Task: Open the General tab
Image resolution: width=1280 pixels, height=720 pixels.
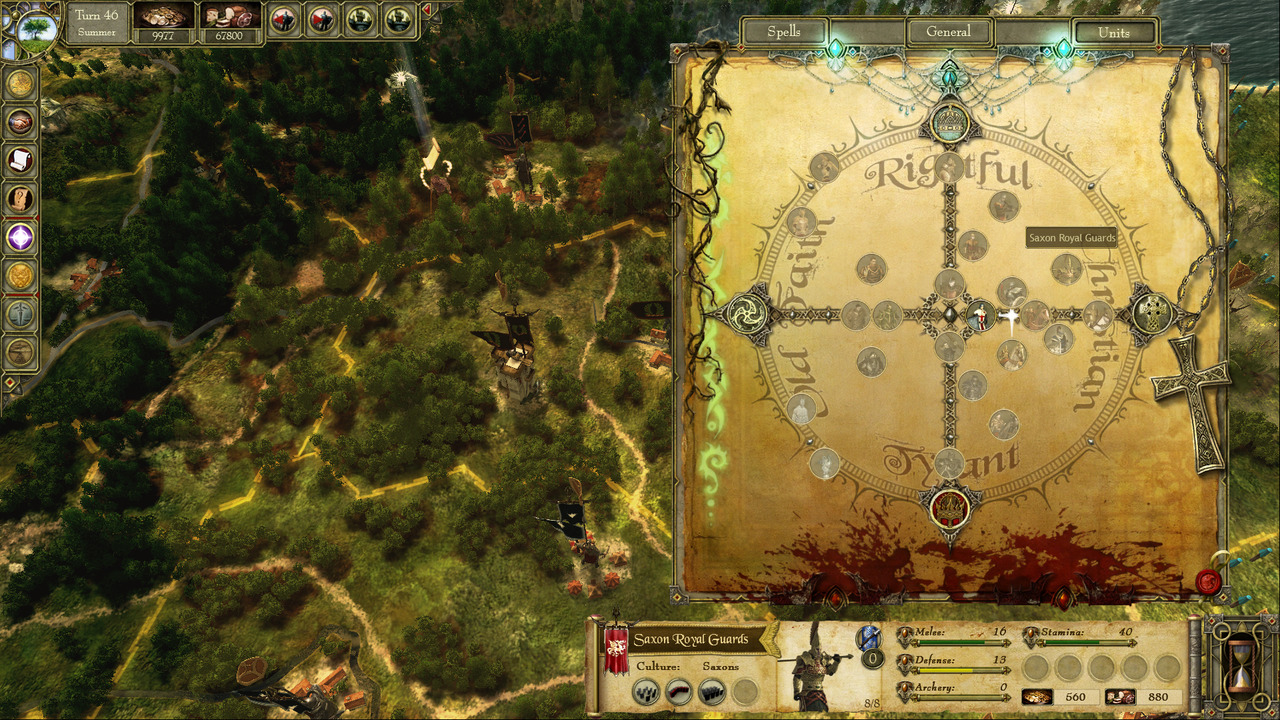Action: (948, 32)
